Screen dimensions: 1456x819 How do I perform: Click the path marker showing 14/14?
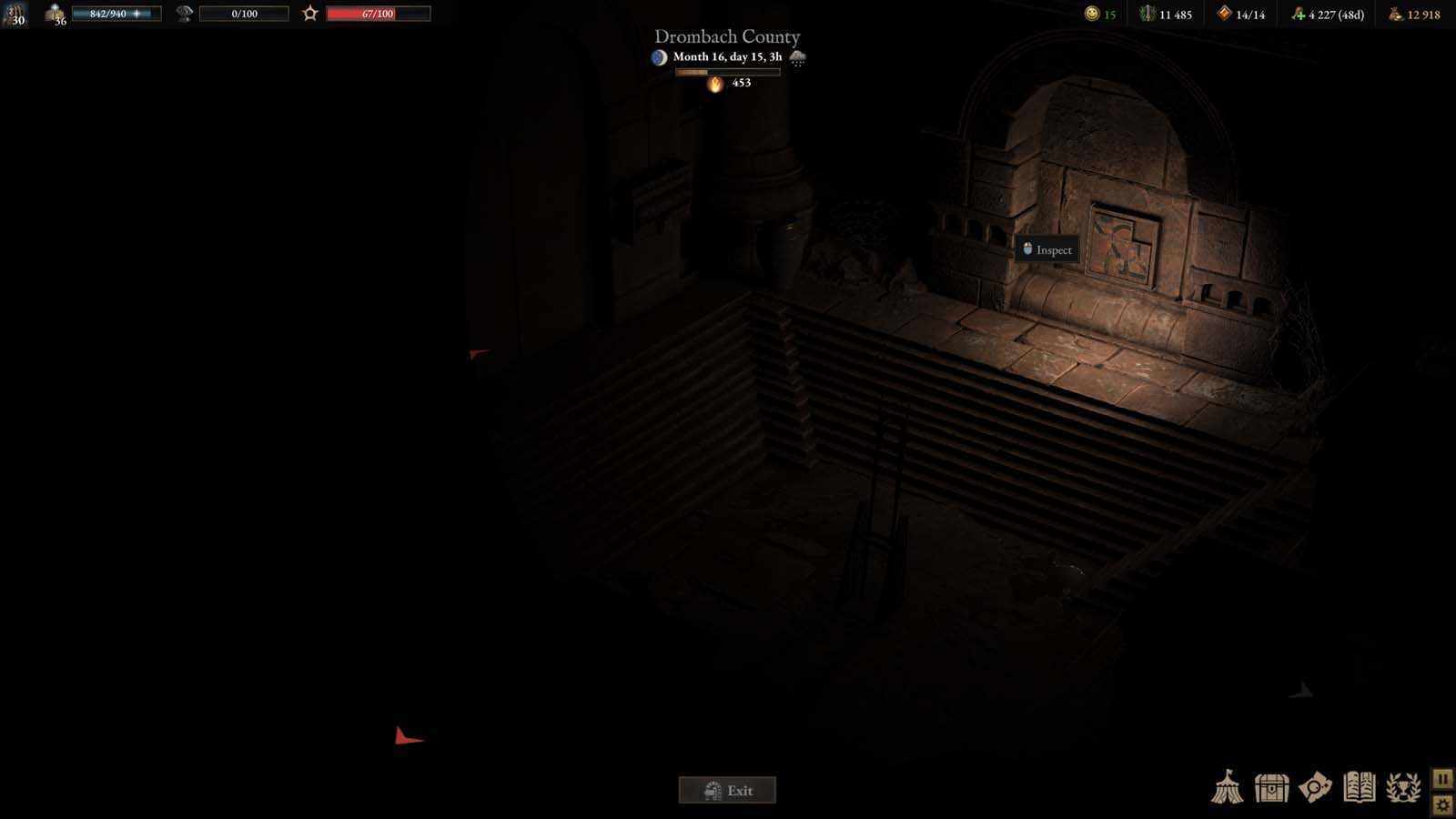pyautogui.click(x=1226, y=14)
